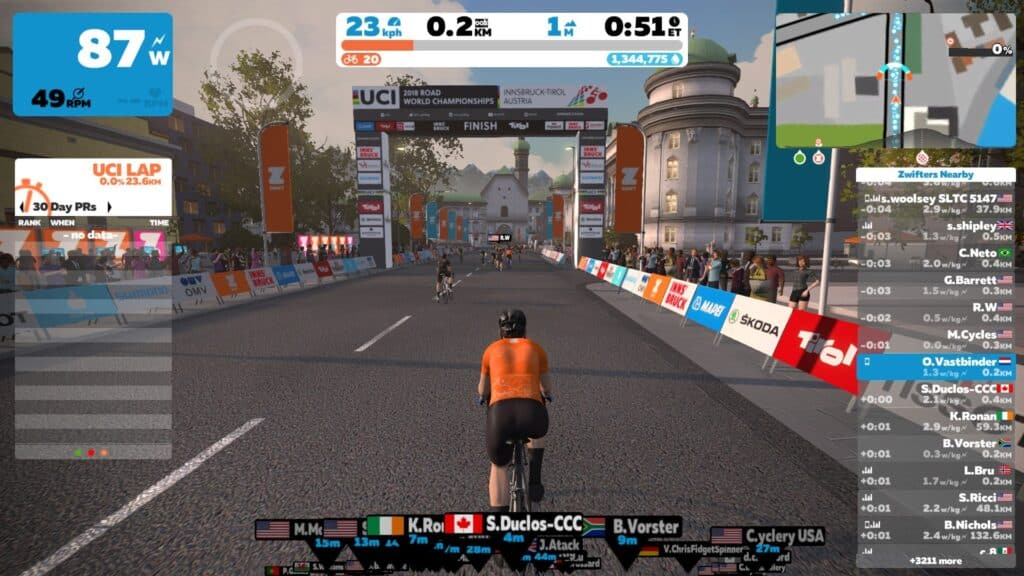Click the C.yclery USA rider name tag
Image resolution: width=1024 pixels, height=576 pixels.
(x=768, y=536)
